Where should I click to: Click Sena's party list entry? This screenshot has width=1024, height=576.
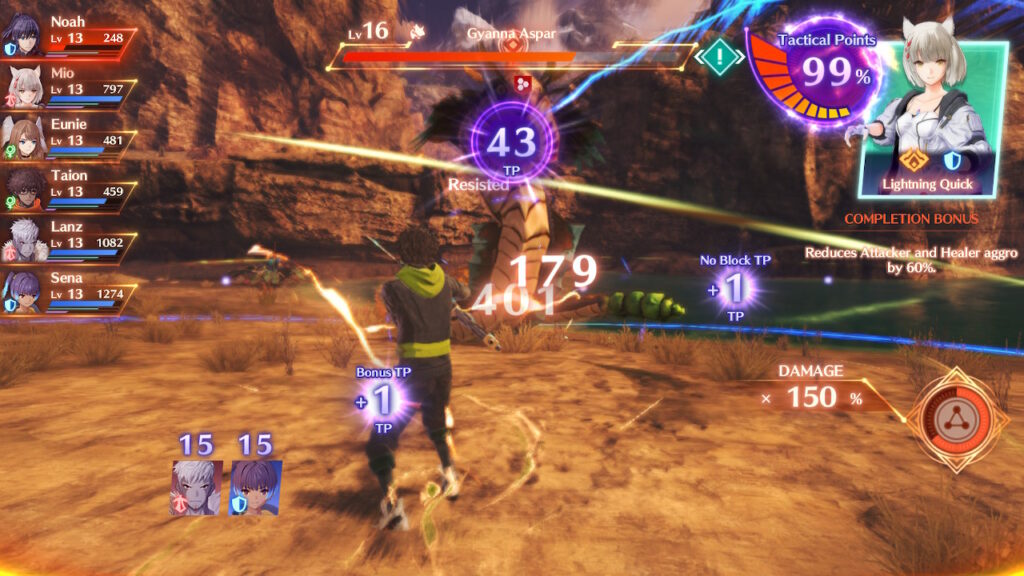68,286
